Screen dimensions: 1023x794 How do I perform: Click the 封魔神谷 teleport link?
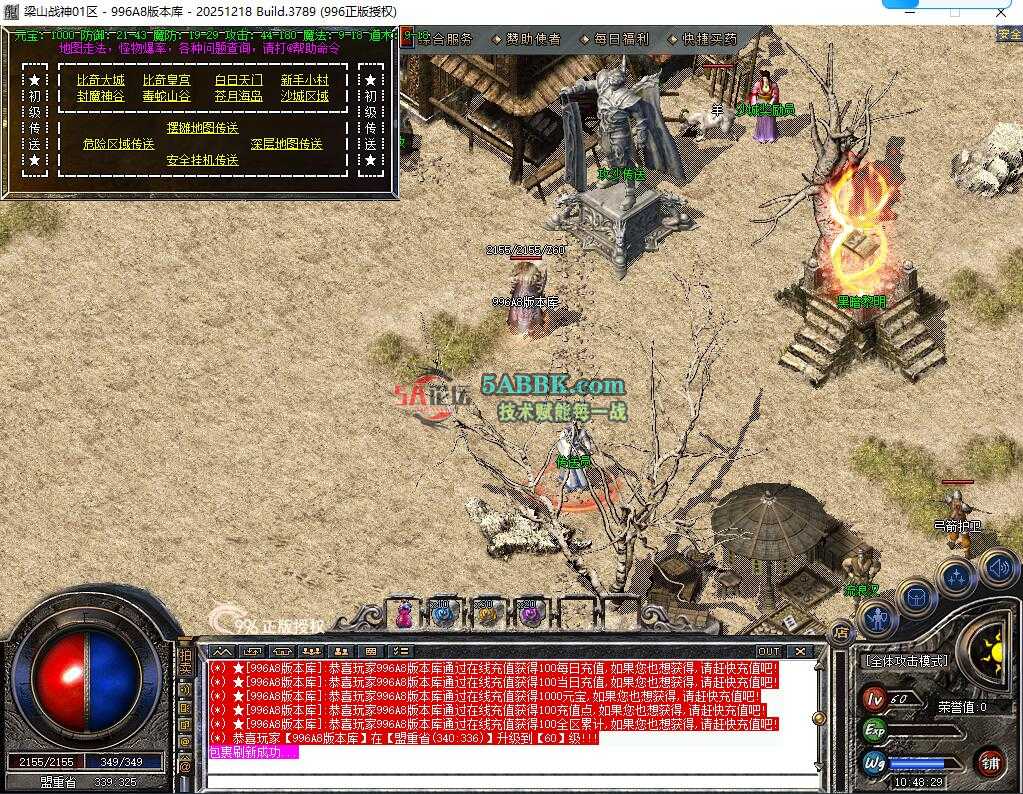pyautogui.click(x=101, y=96)
